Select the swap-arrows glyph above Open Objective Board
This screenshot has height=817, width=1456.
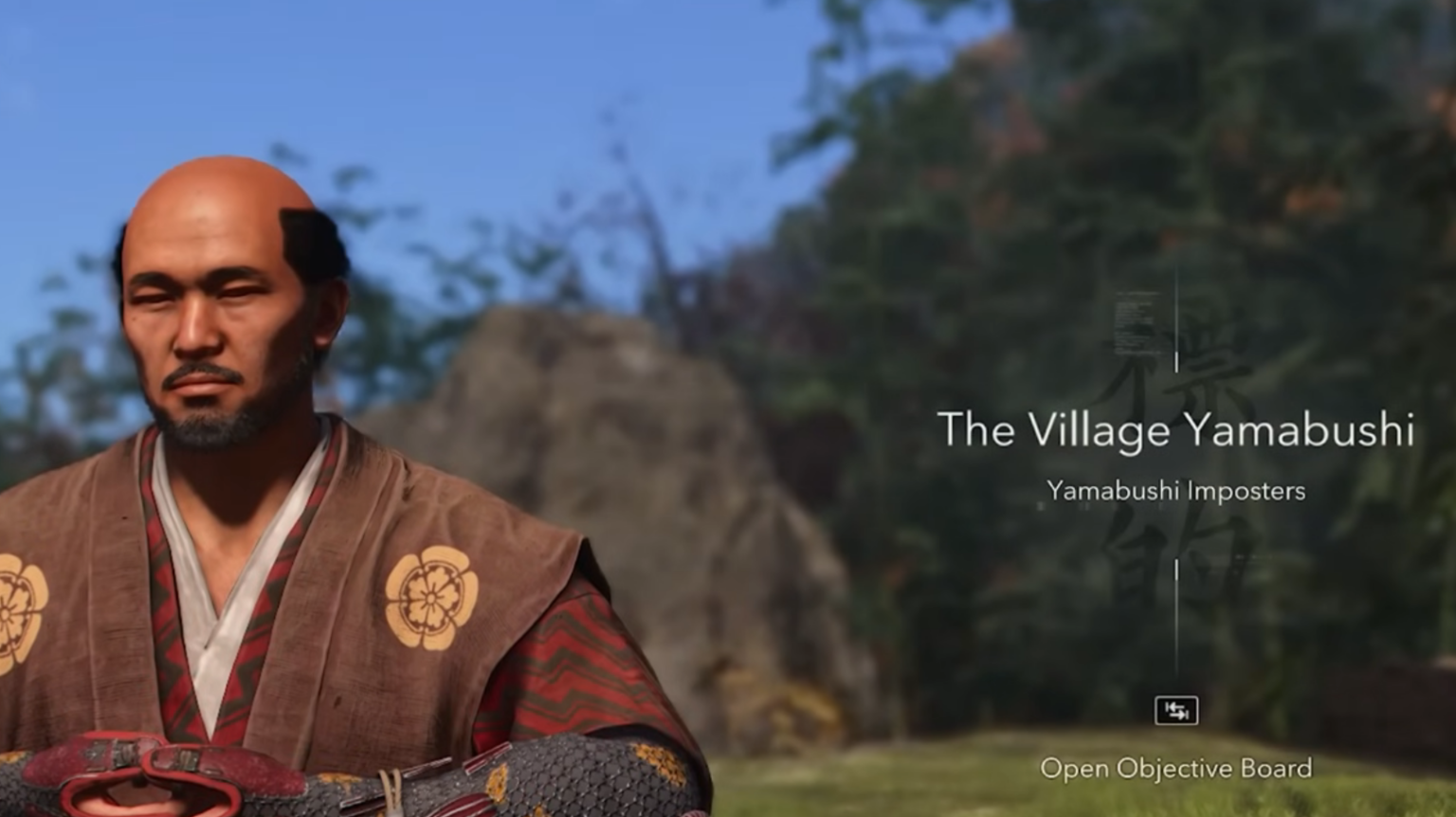click(x=1178, y=709)
